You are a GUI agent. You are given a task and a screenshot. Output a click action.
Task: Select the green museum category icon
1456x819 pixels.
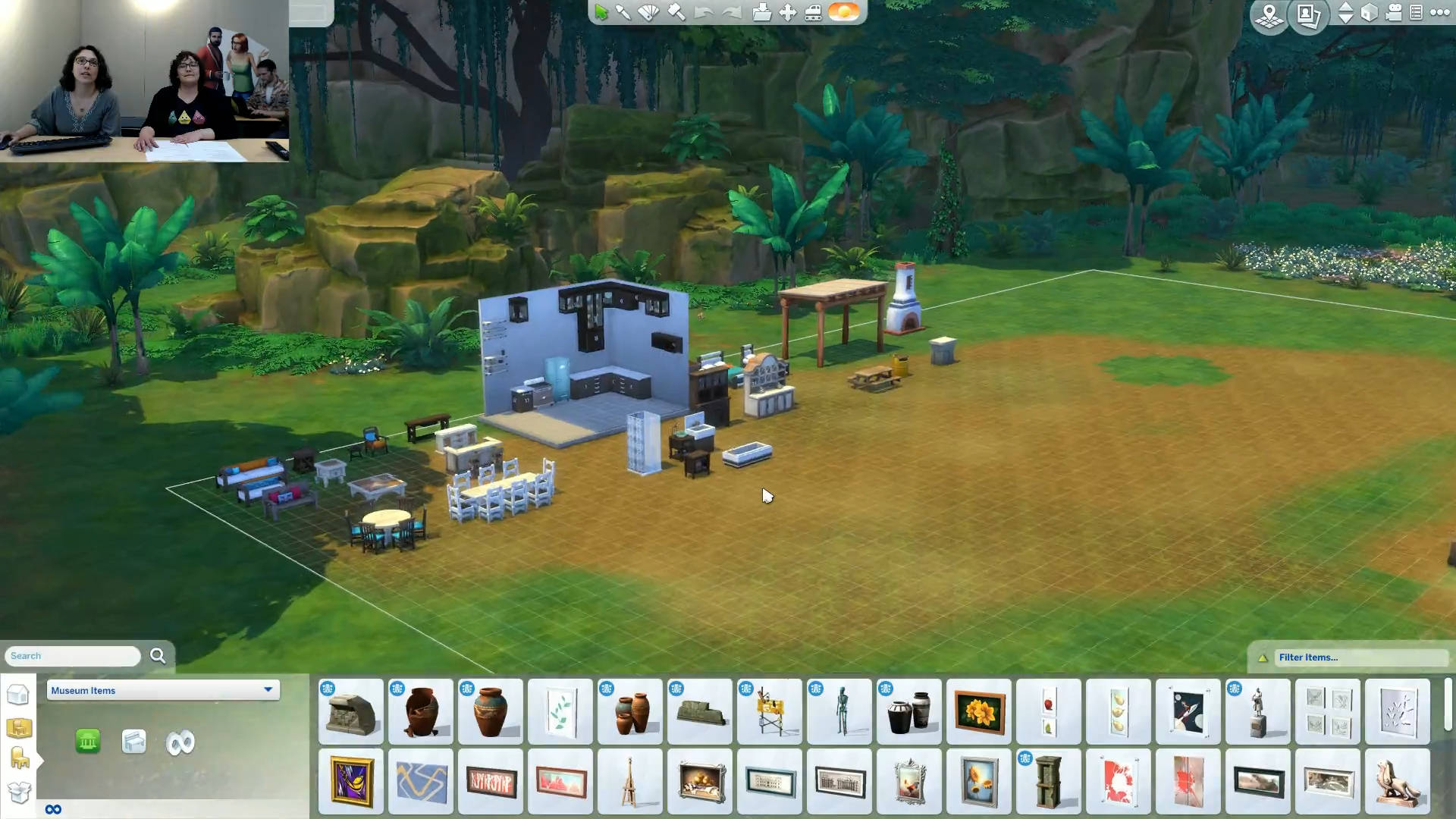tap(88, 742)
